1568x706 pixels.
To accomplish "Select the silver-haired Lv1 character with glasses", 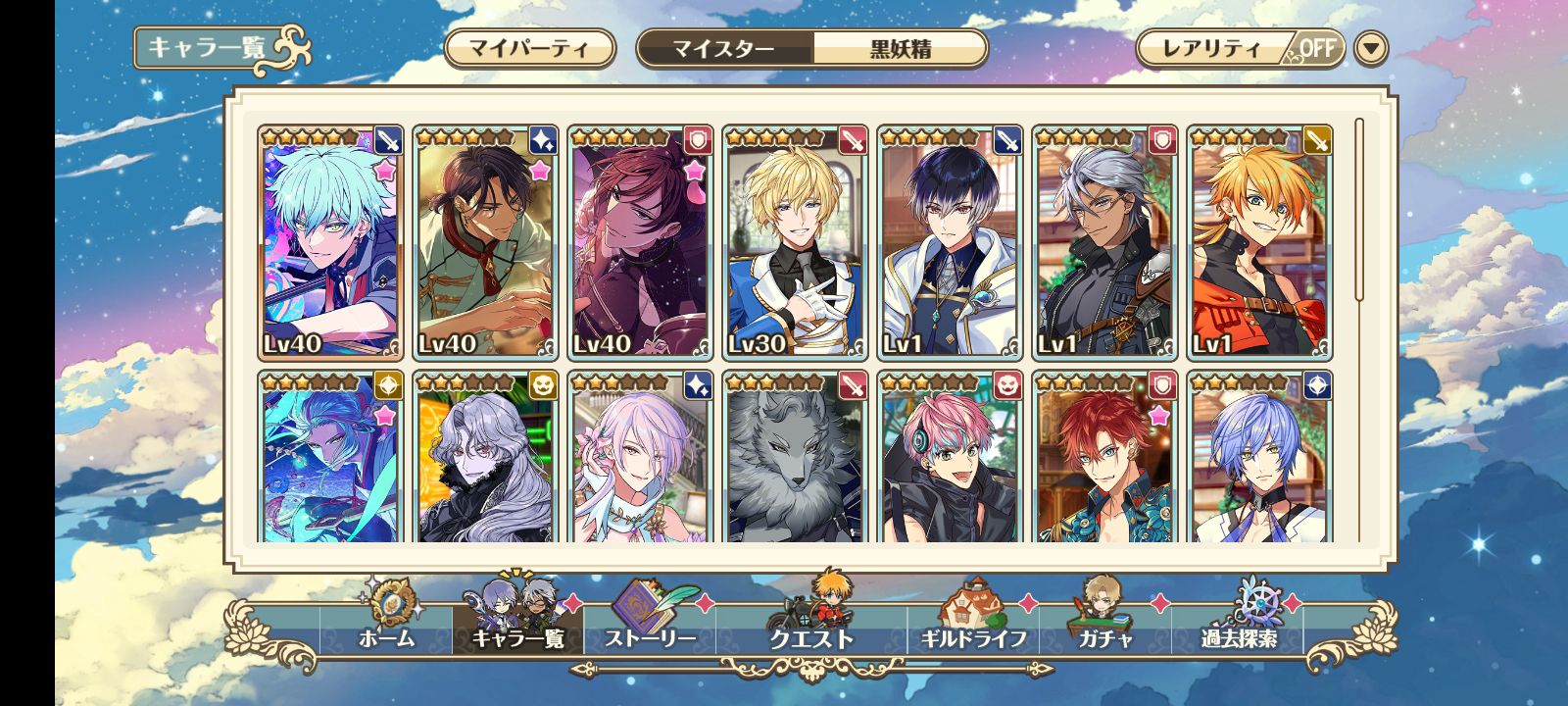I will tap(1104, 242).
